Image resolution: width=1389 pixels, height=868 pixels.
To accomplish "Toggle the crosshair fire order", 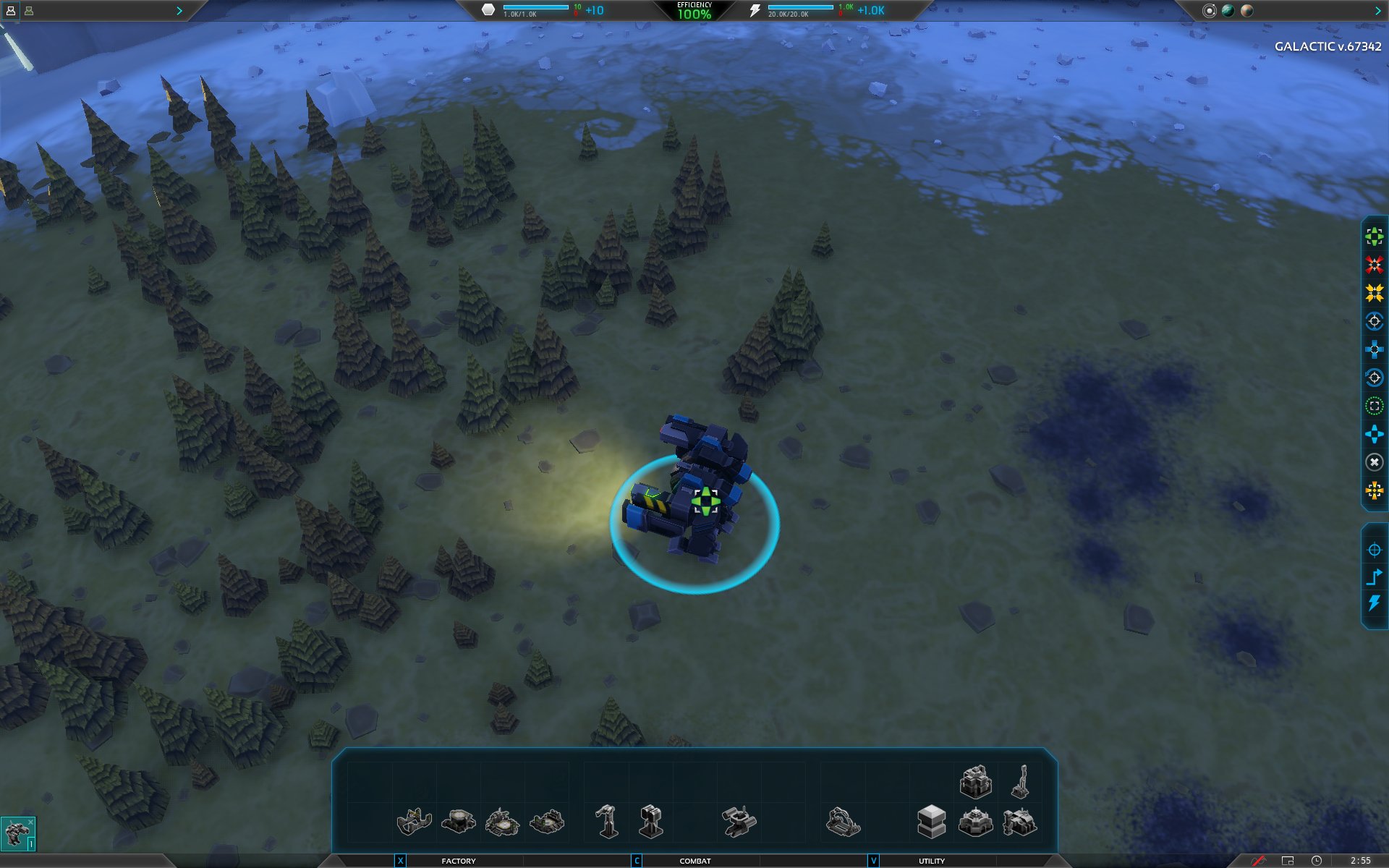I will pos(1374,550).
